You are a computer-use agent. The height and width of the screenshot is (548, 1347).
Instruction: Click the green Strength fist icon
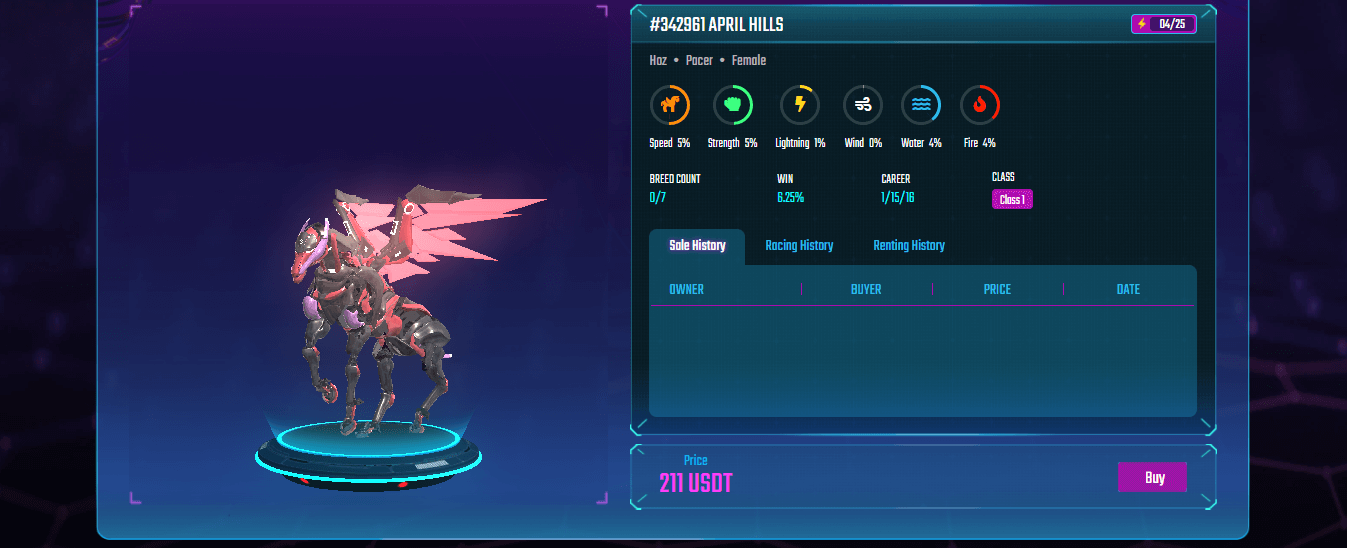pyautogui.click(x=732, y=104)
